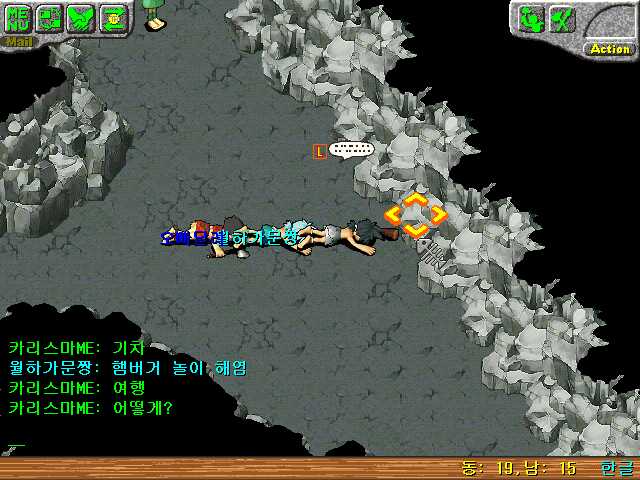Select the crossed-weapons battle icon

[x=562, y=18]
